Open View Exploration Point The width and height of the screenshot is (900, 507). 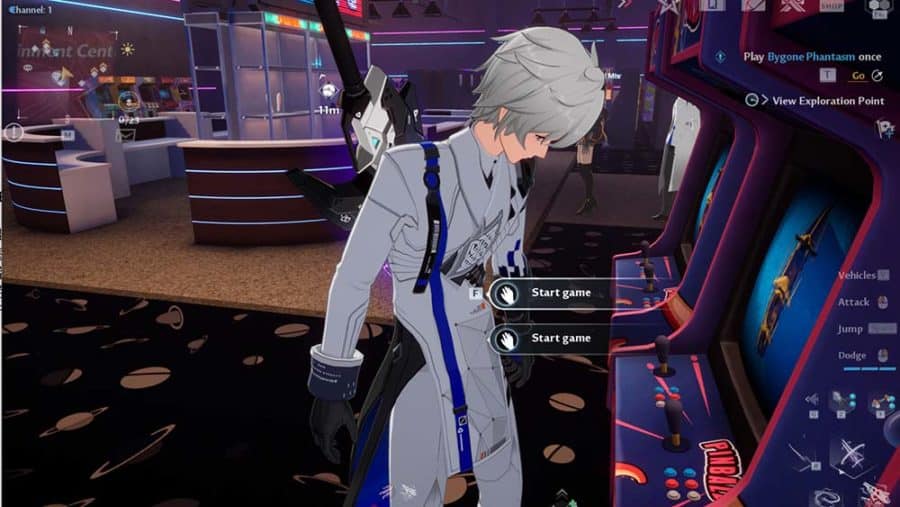pyautogui.click(x=827, y=100)
